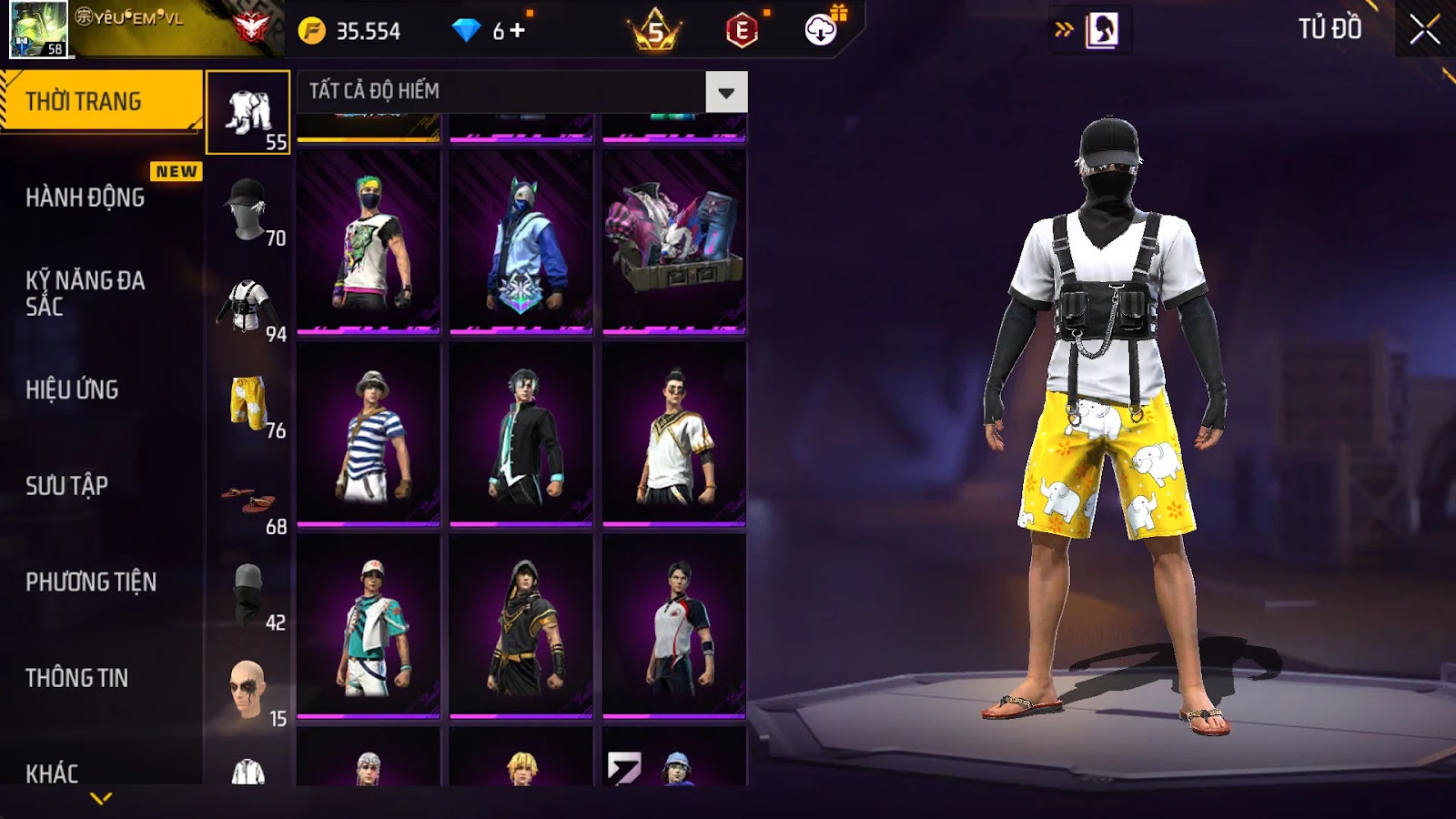Add diamonds with the plus button
The height and width of the screenshot is (819, 1456).
point(517,31)
